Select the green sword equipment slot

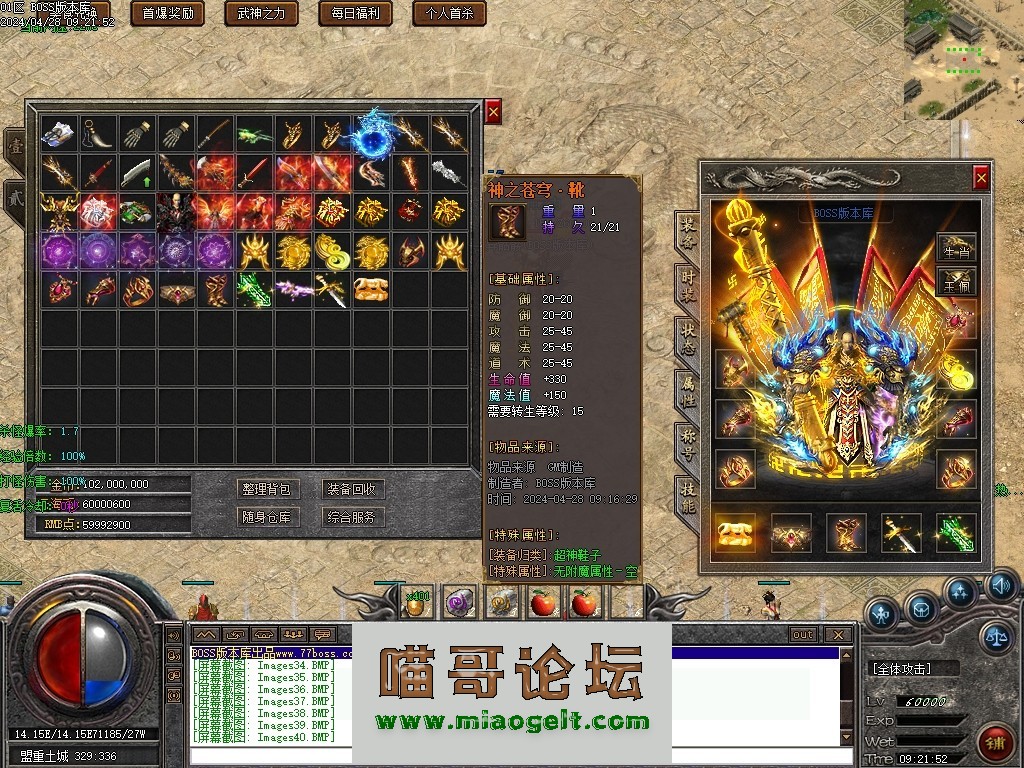[x=955, y=533]
